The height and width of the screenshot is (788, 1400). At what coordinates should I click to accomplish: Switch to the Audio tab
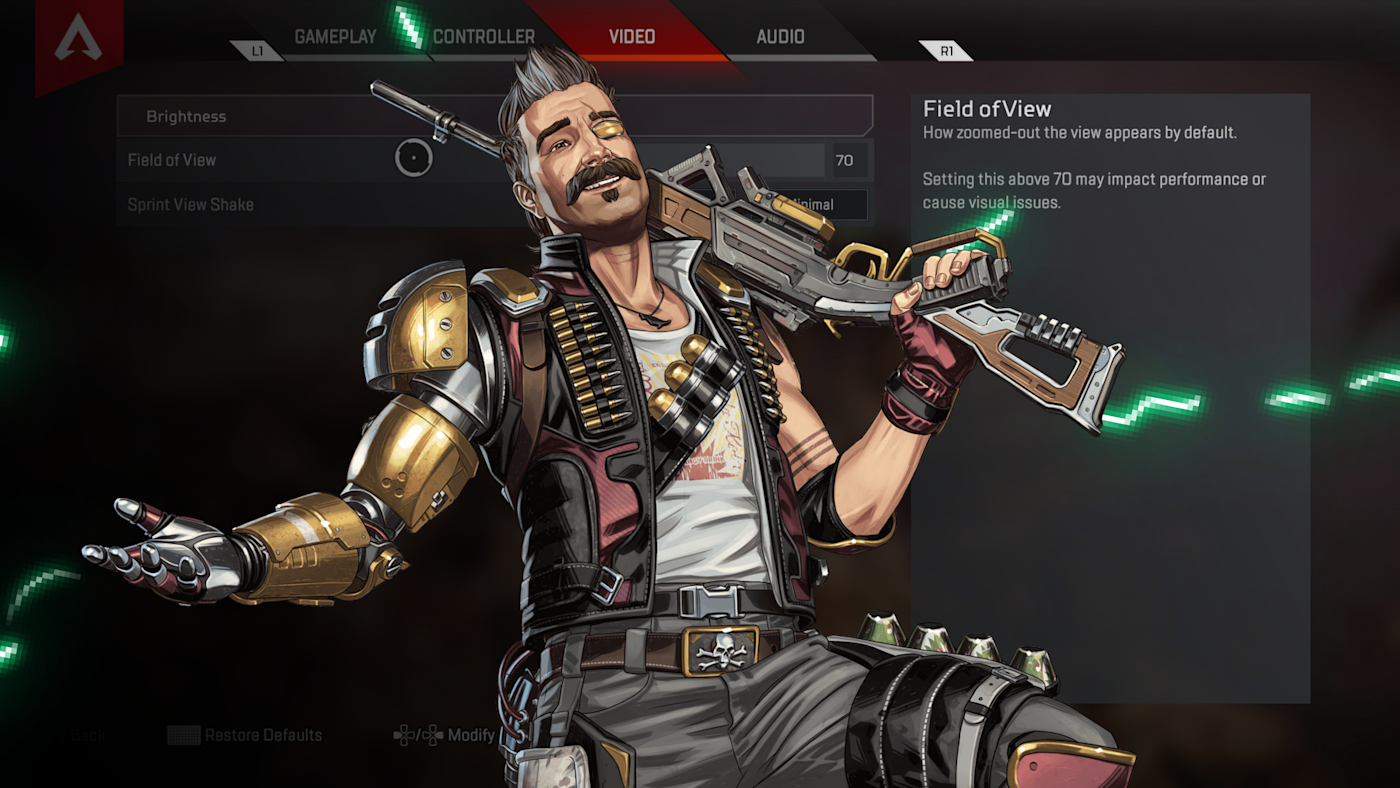(x=780, y=37)
